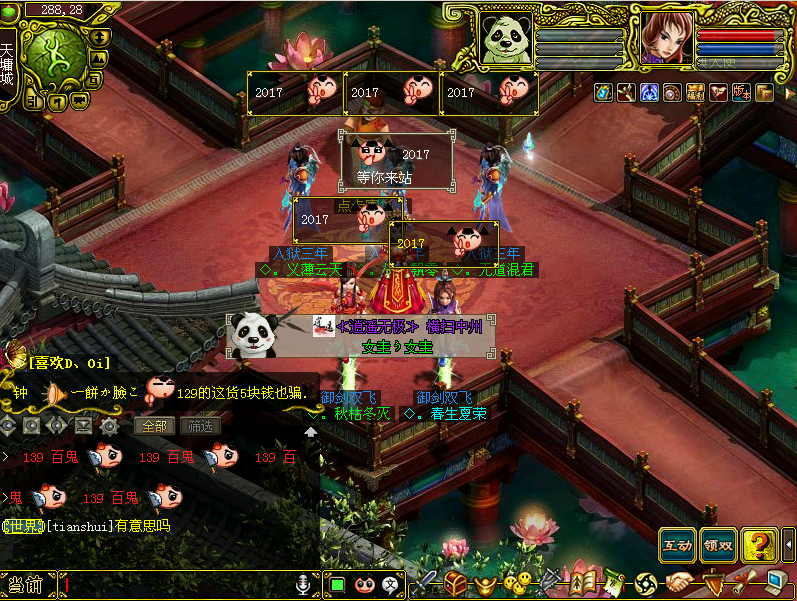Click the handshake trade icon
This screenshot has height=601, width=797.
click(x=681, y=583)
